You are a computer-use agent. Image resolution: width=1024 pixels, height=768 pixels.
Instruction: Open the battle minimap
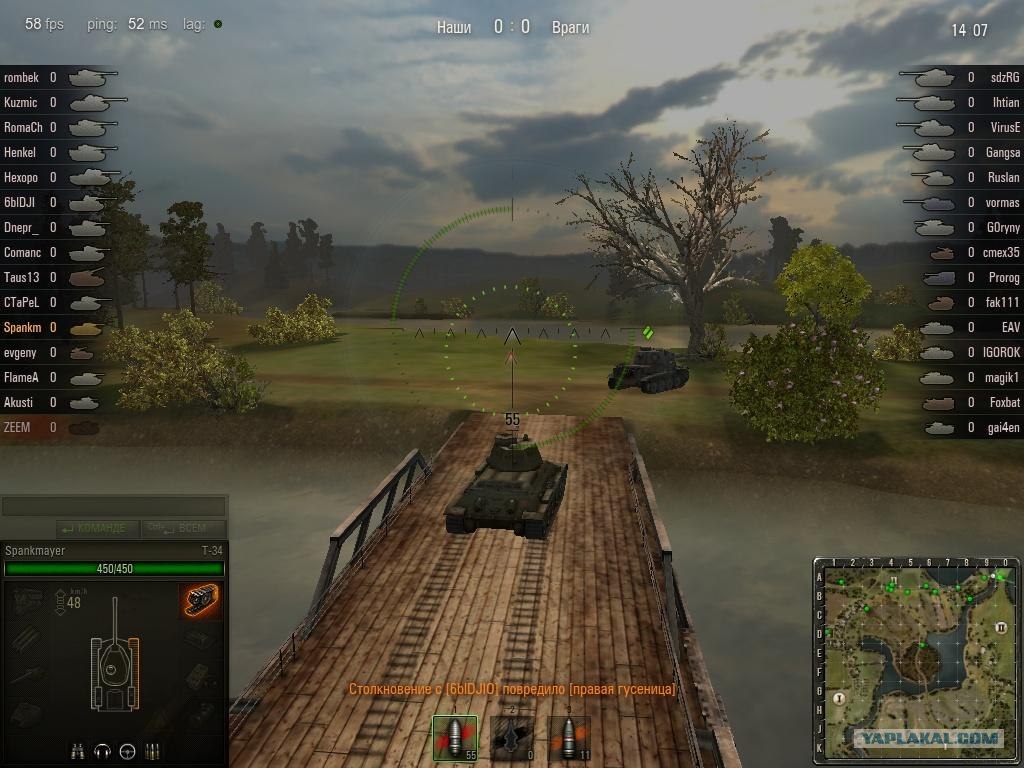917,657
